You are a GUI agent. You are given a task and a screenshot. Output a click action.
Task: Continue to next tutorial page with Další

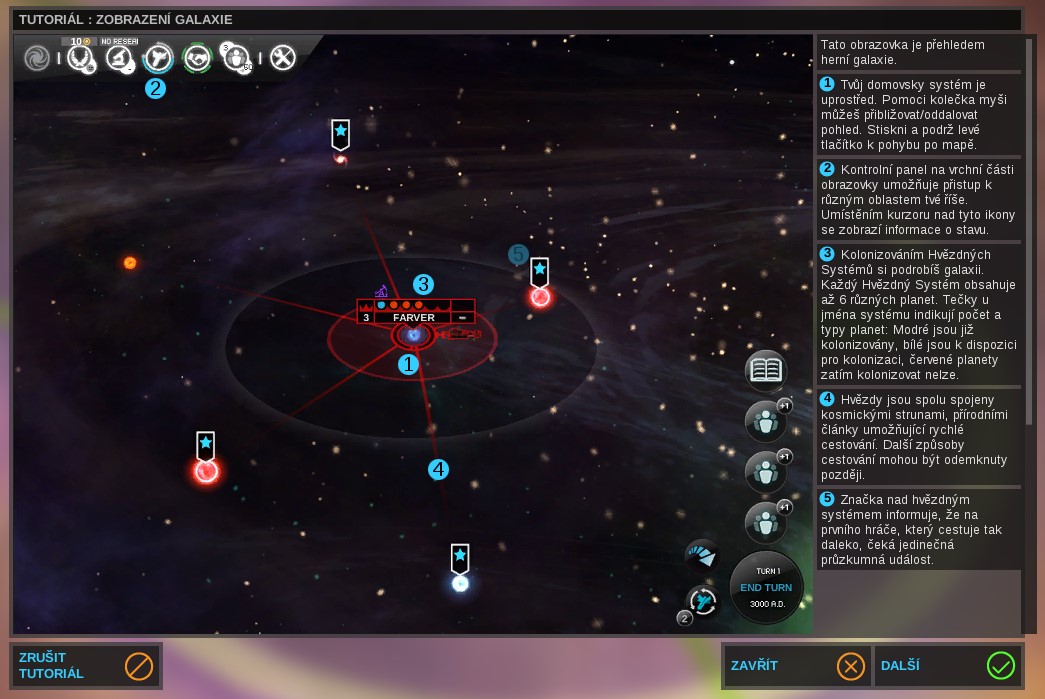(947, 665)
